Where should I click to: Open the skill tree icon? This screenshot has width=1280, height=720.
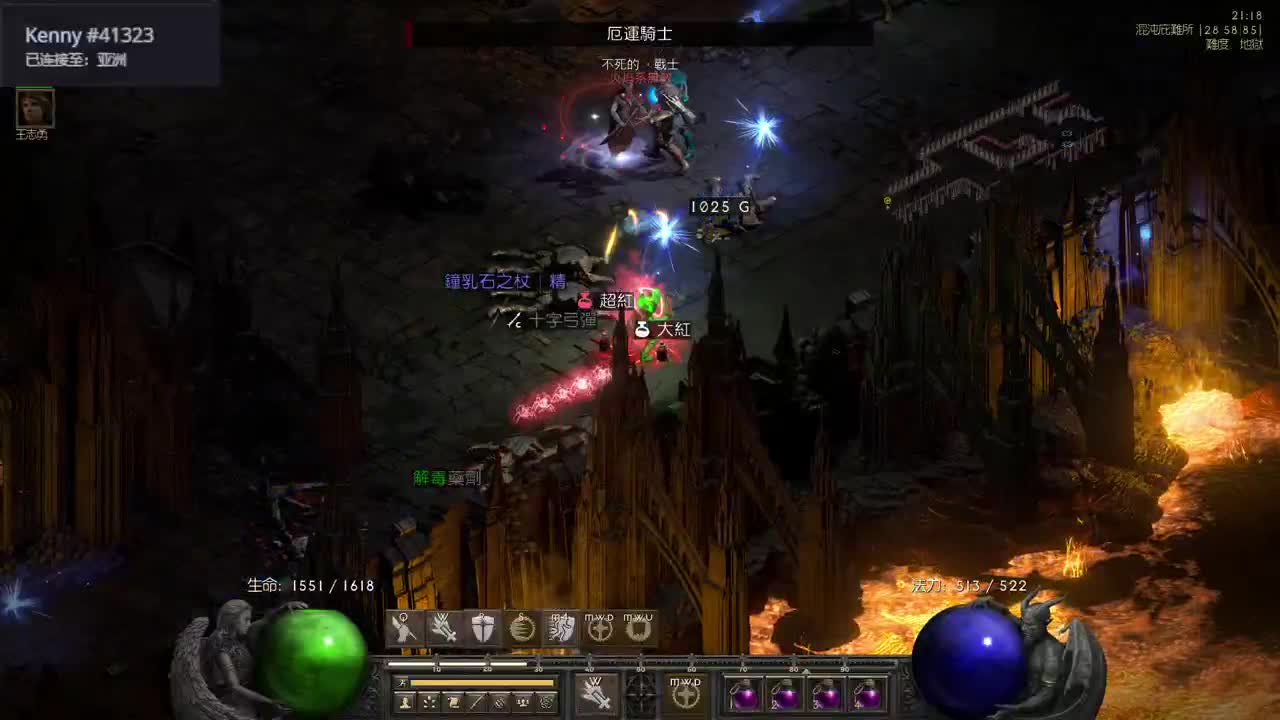430,703
